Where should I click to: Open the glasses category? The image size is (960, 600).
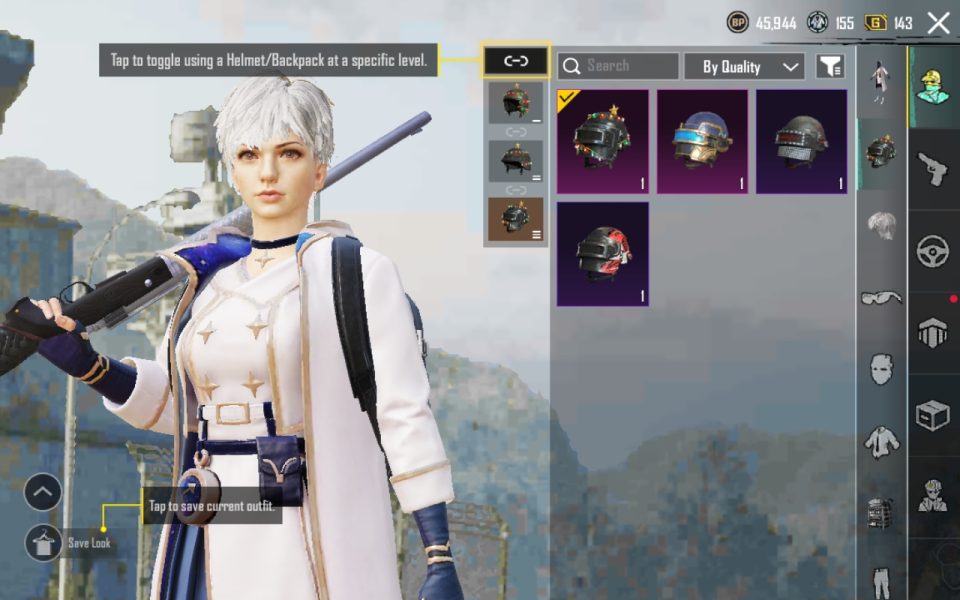point(880,297)
